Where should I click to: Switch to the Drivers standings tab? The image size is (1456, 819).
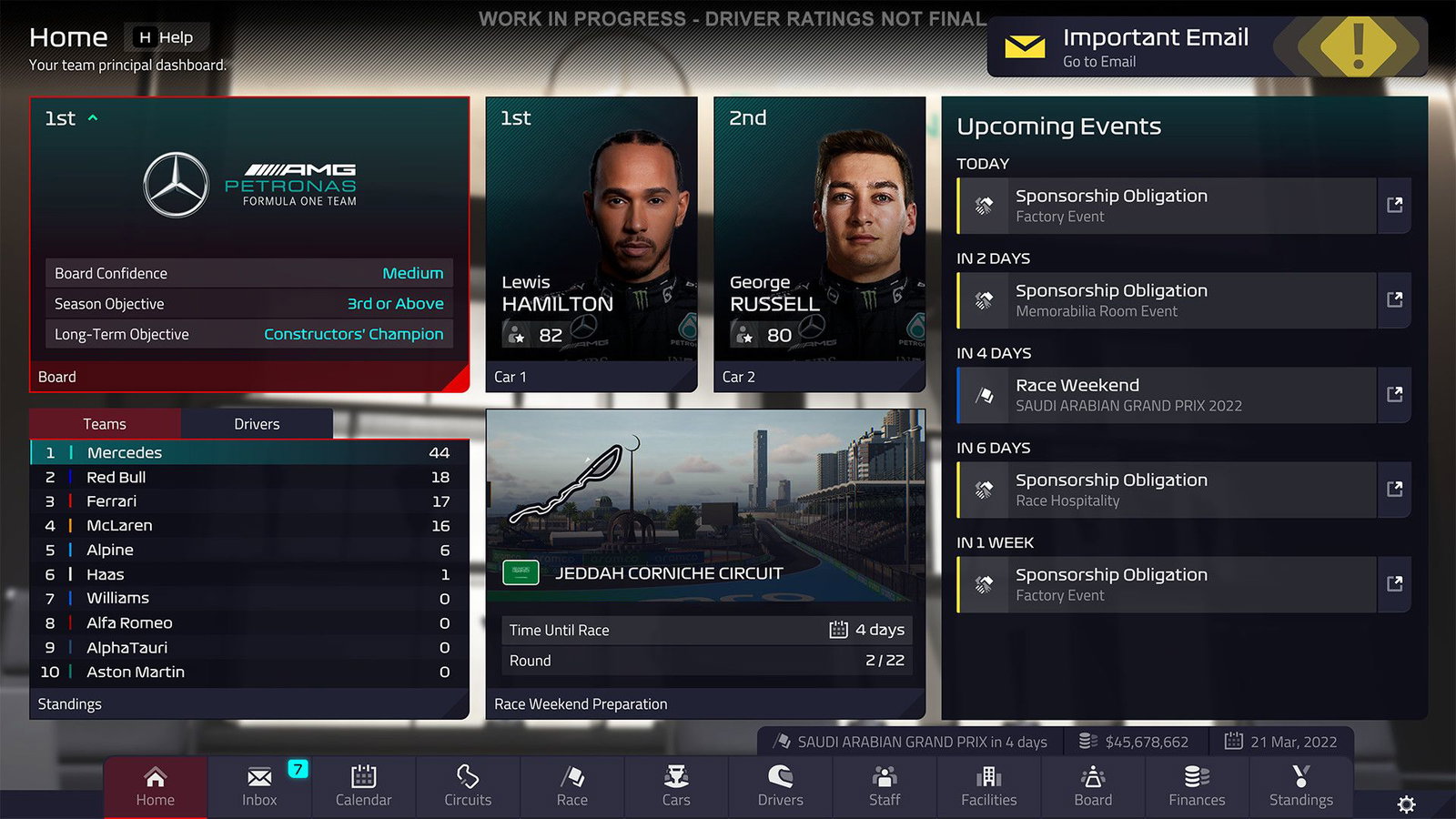[x=256, y=423]
